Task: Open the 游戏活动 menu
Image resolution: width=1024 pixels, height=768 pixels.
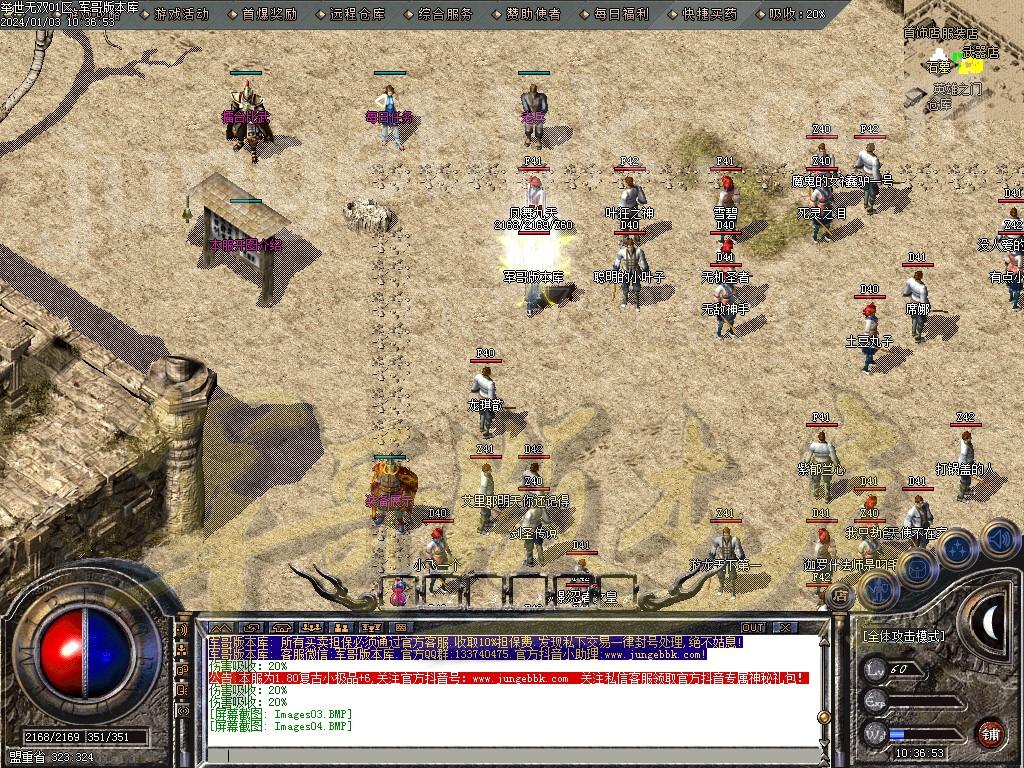Action: (x=182, y=14)
